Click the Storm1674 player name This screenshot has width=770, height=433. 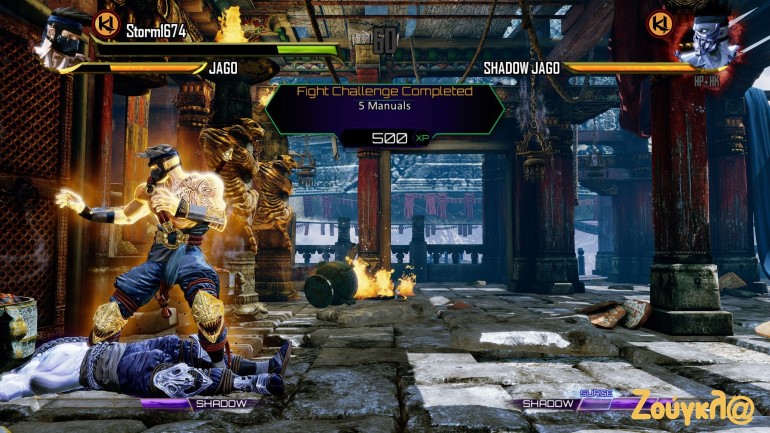point(157,31)
